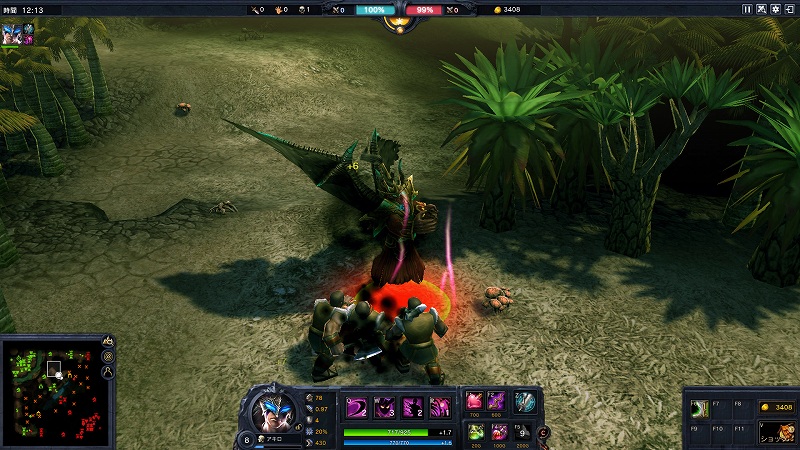Toggle the top minimap side button

(108, 342)
